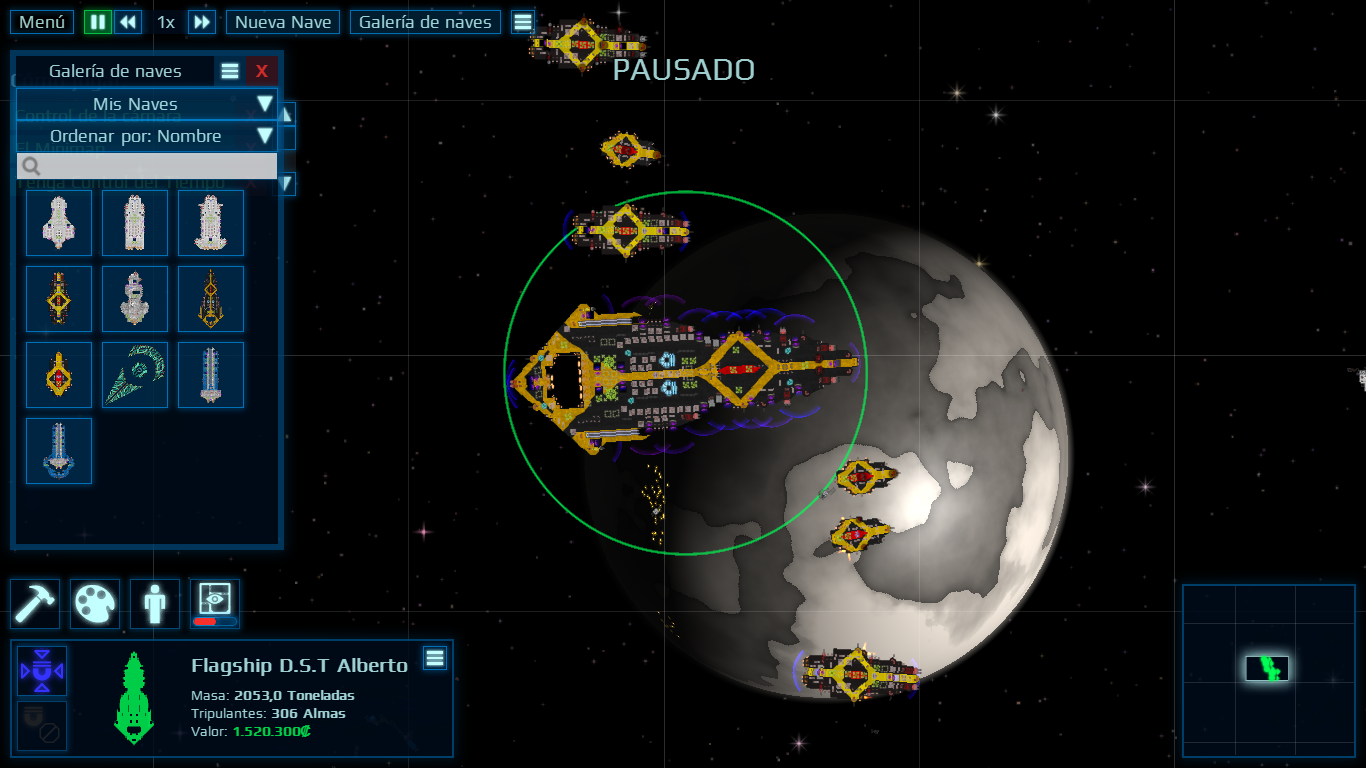Click the fast-forward game speed icon
1366x768 pixels.
(x=201, y=21)
